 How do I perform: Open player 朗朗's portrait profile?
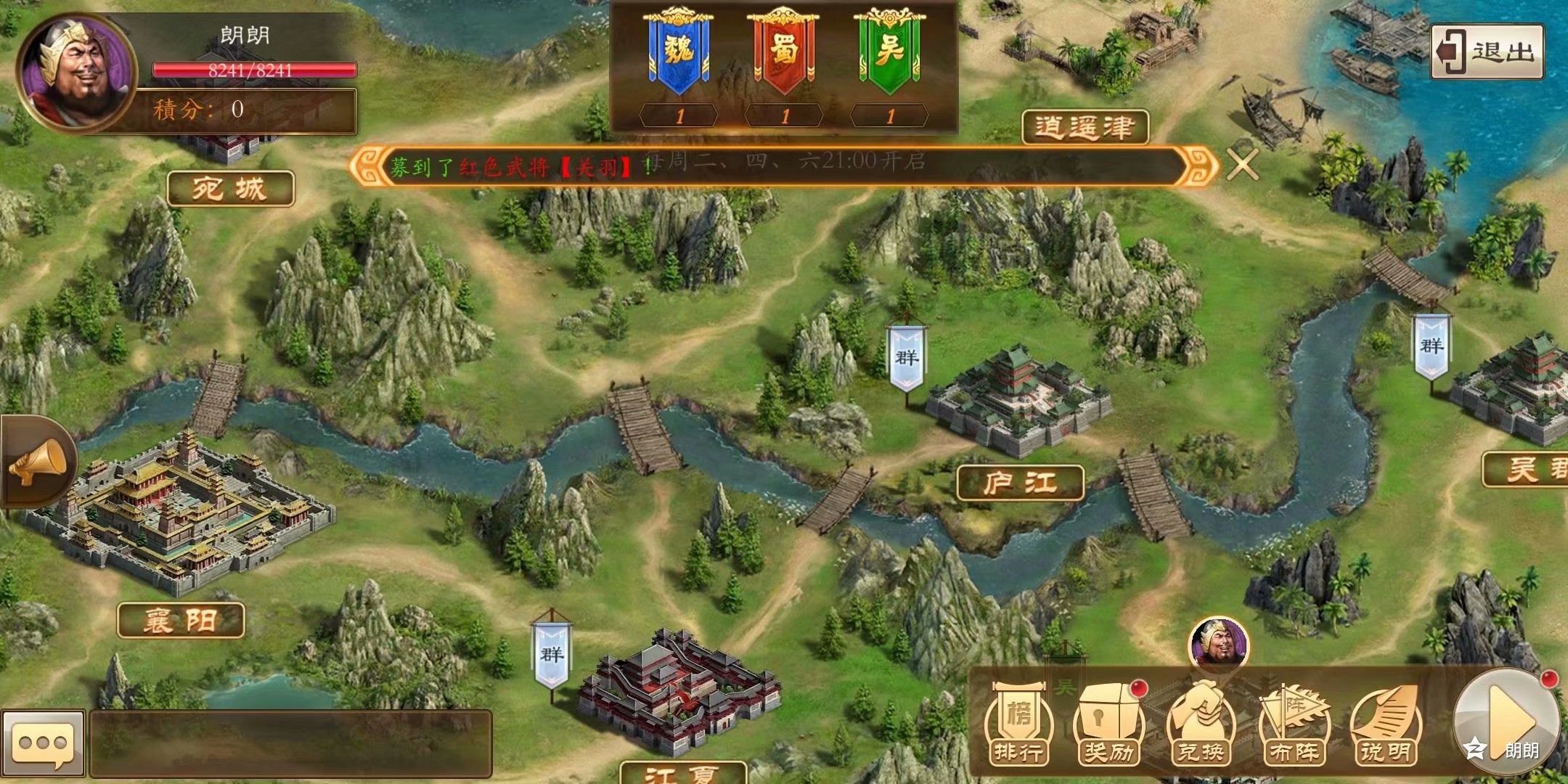click(x=76, y=71)
